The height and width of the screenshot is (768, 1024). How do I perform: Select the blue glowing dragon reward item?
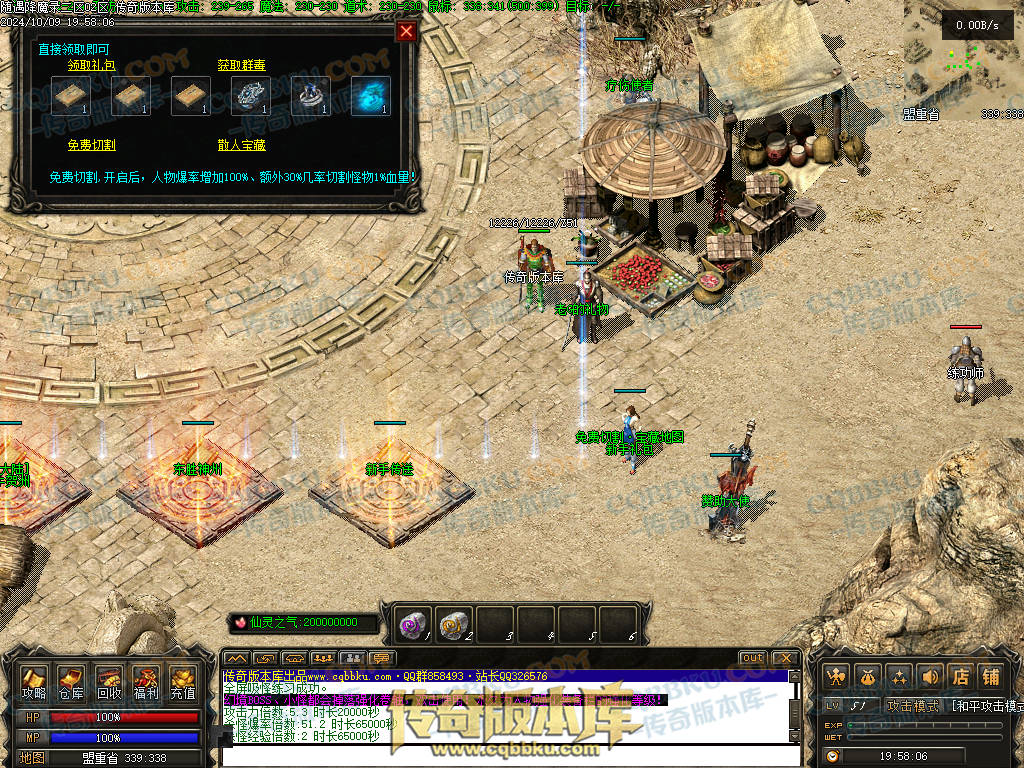point(371,96)
